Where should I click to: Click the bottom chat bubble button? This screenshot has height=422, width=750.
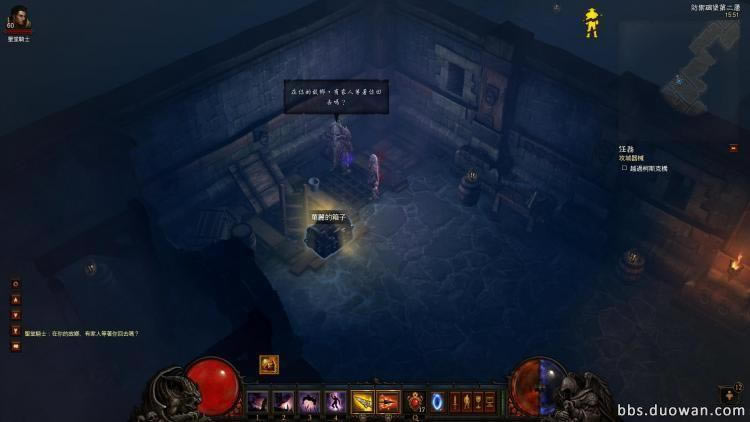point(15,346)
